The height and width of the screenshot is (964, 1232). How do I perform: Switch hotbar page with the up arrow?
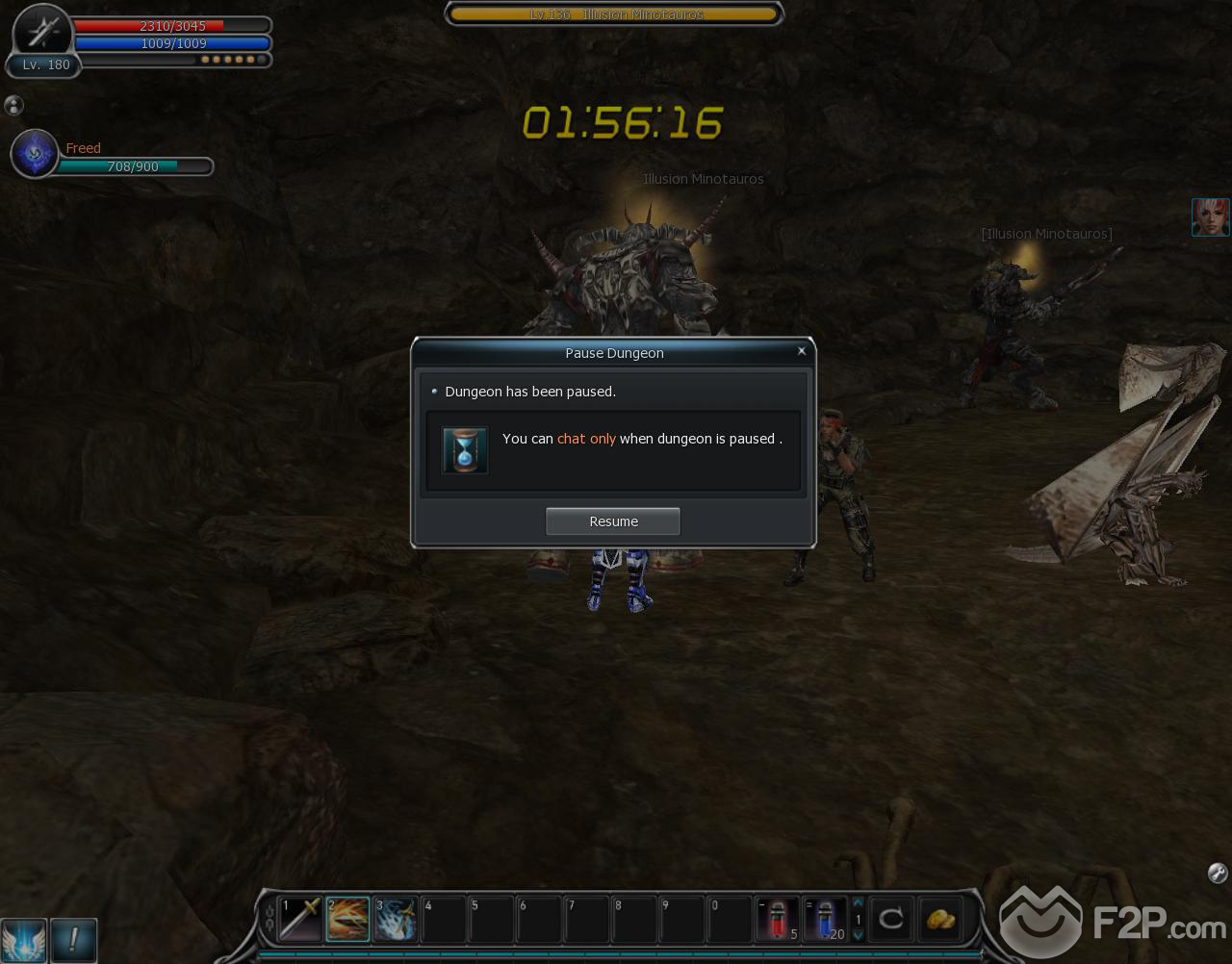tap(858, 903)
